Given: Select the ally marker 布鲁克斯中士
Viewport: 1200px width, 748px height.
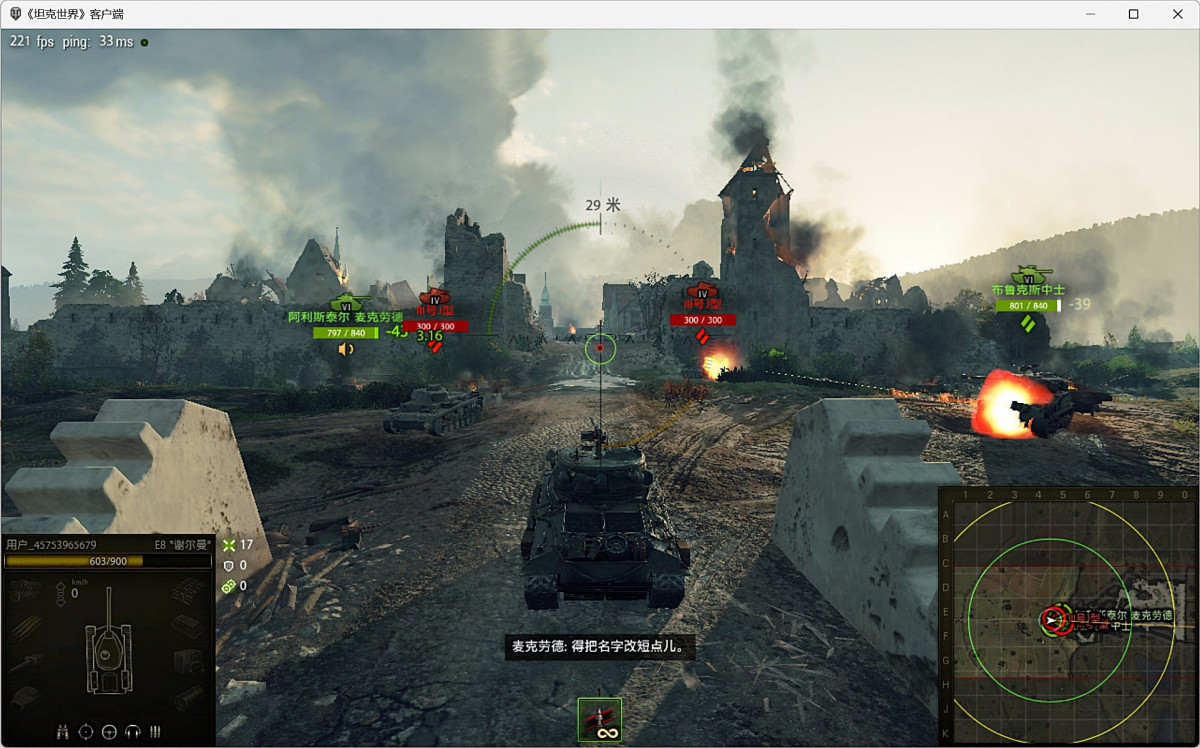Looking at the screenshot, I should 1028,289.
